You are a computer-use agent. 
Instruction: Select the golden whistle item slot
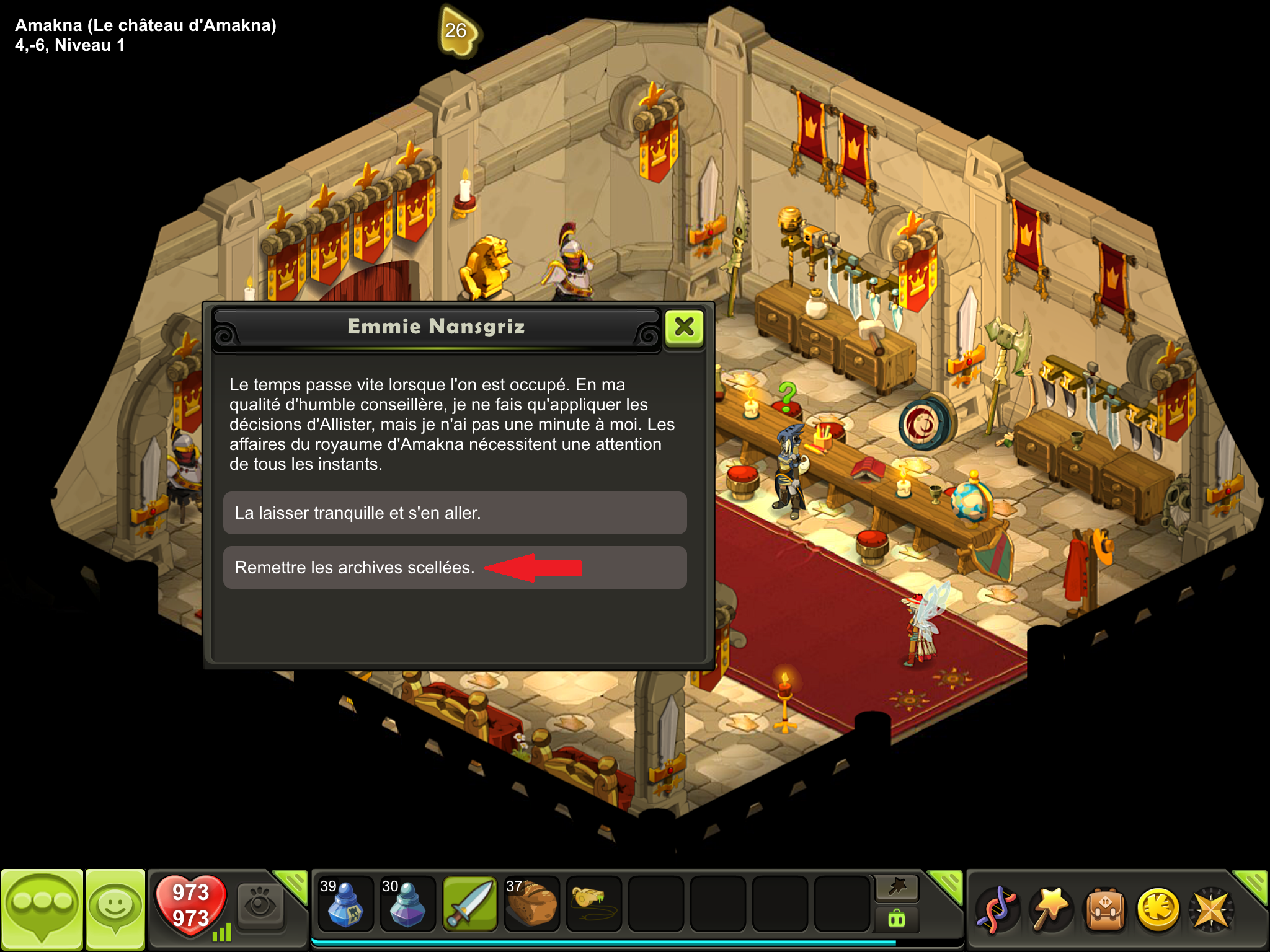(x=593, y=904)
